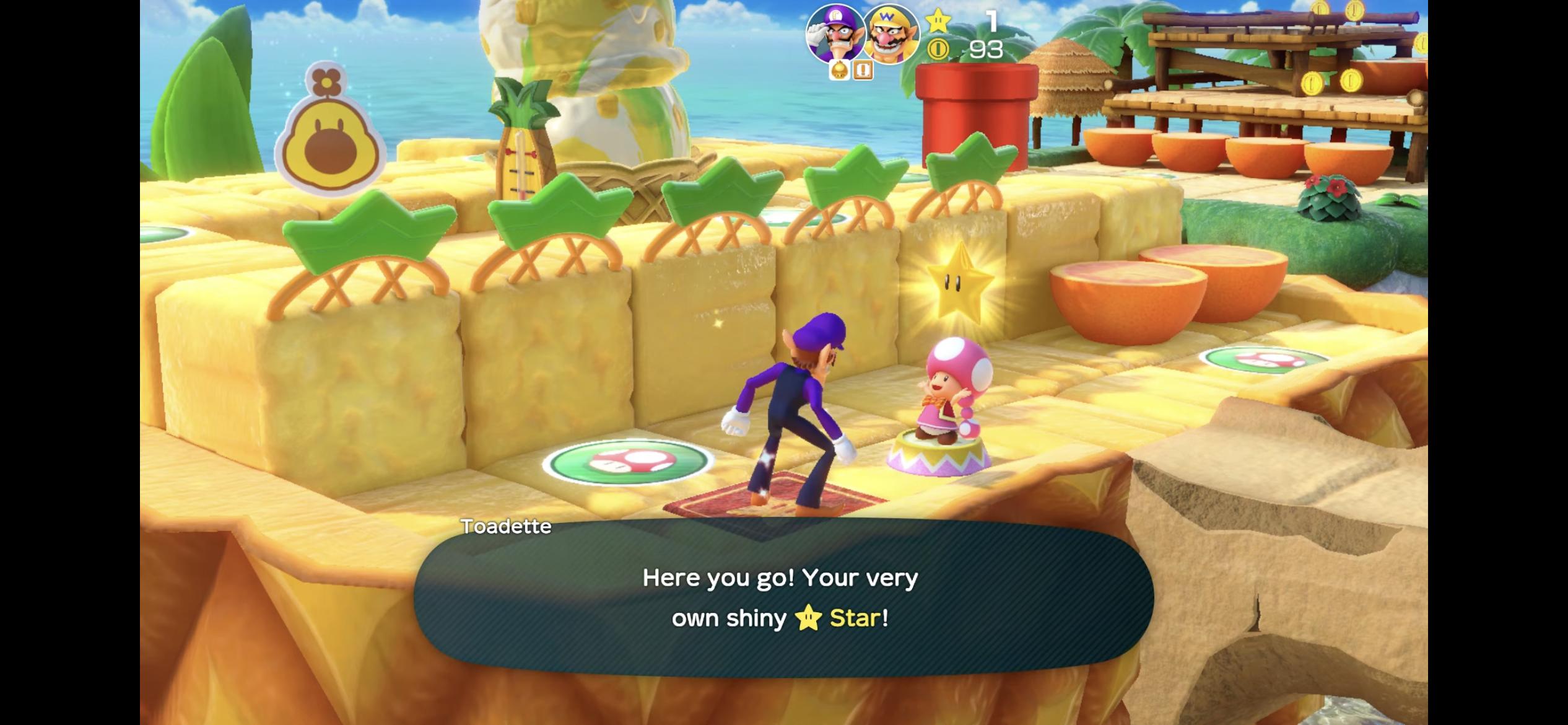
Task: Click the Star counter icon in the HUD
Action: (939, 20)
